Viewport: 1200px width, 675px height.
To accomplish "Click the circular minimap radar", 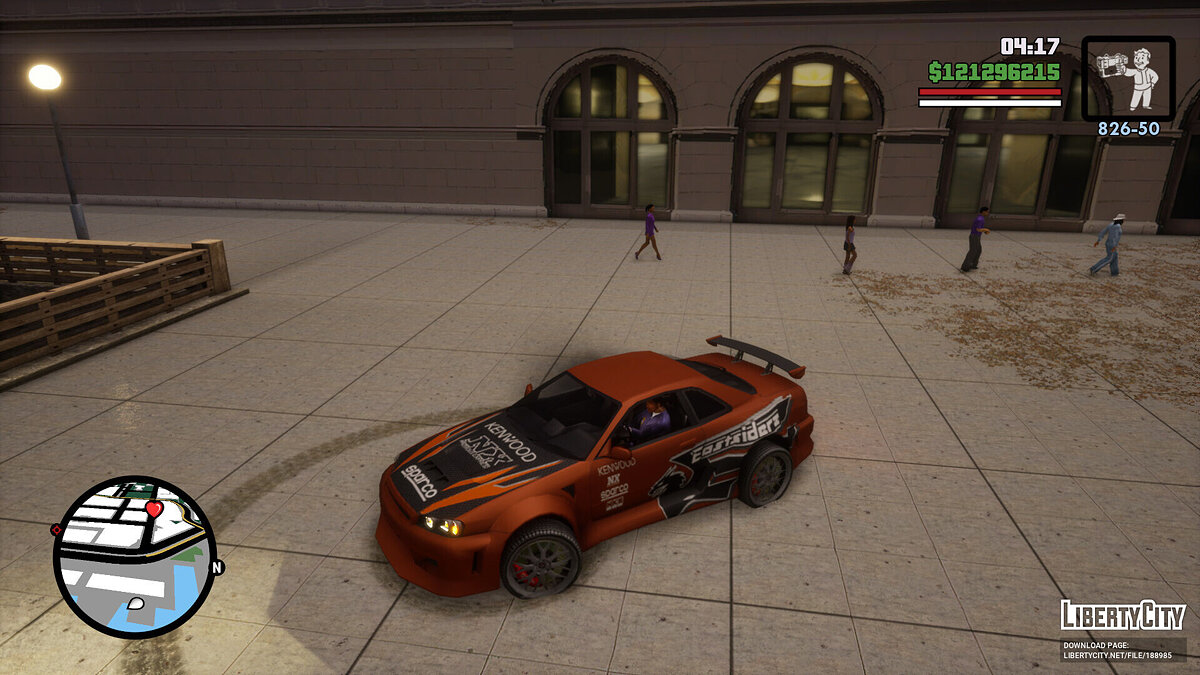I will click(x=134, y=557).
